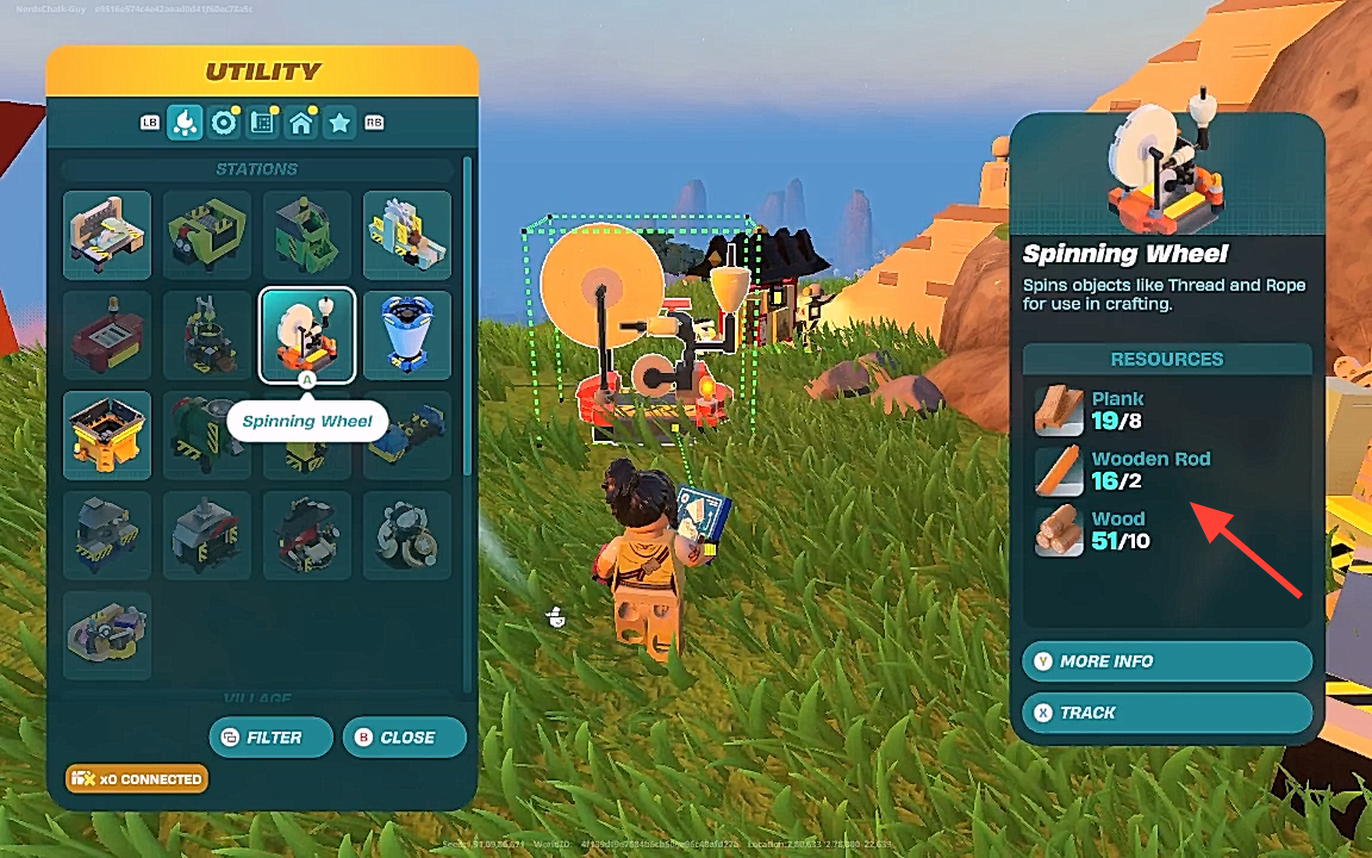1372x858 pixels.
Task: Select the Spinning Wheel station tile
Action: (307, 335)
